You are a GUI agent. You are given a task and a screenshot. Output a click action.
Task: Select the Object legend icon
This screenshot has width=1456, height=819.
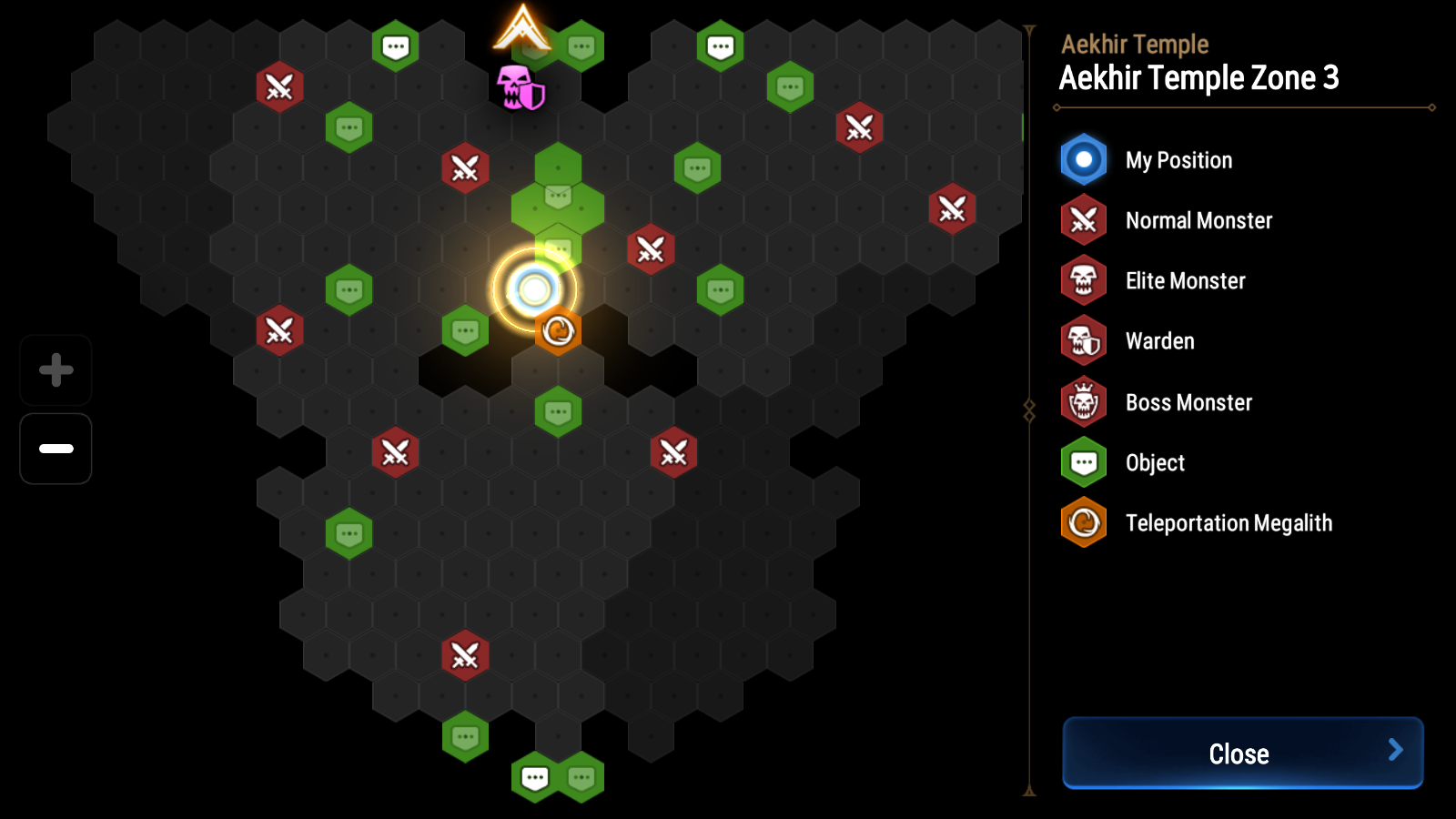point(1084,462)
